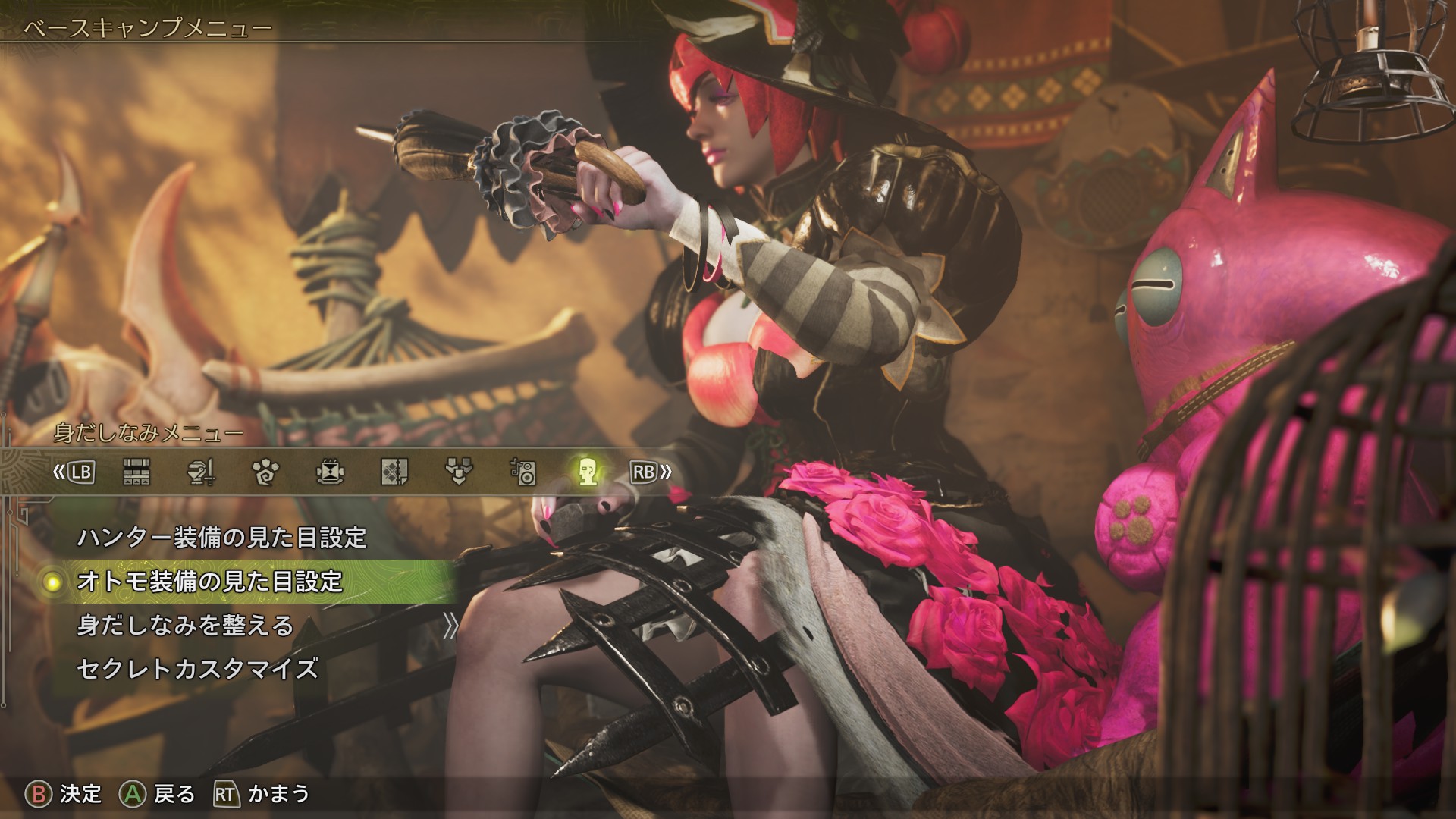This screenshot has height=819, width=1456.
Task: Switch to the item box tab icon
Action: 136,472
